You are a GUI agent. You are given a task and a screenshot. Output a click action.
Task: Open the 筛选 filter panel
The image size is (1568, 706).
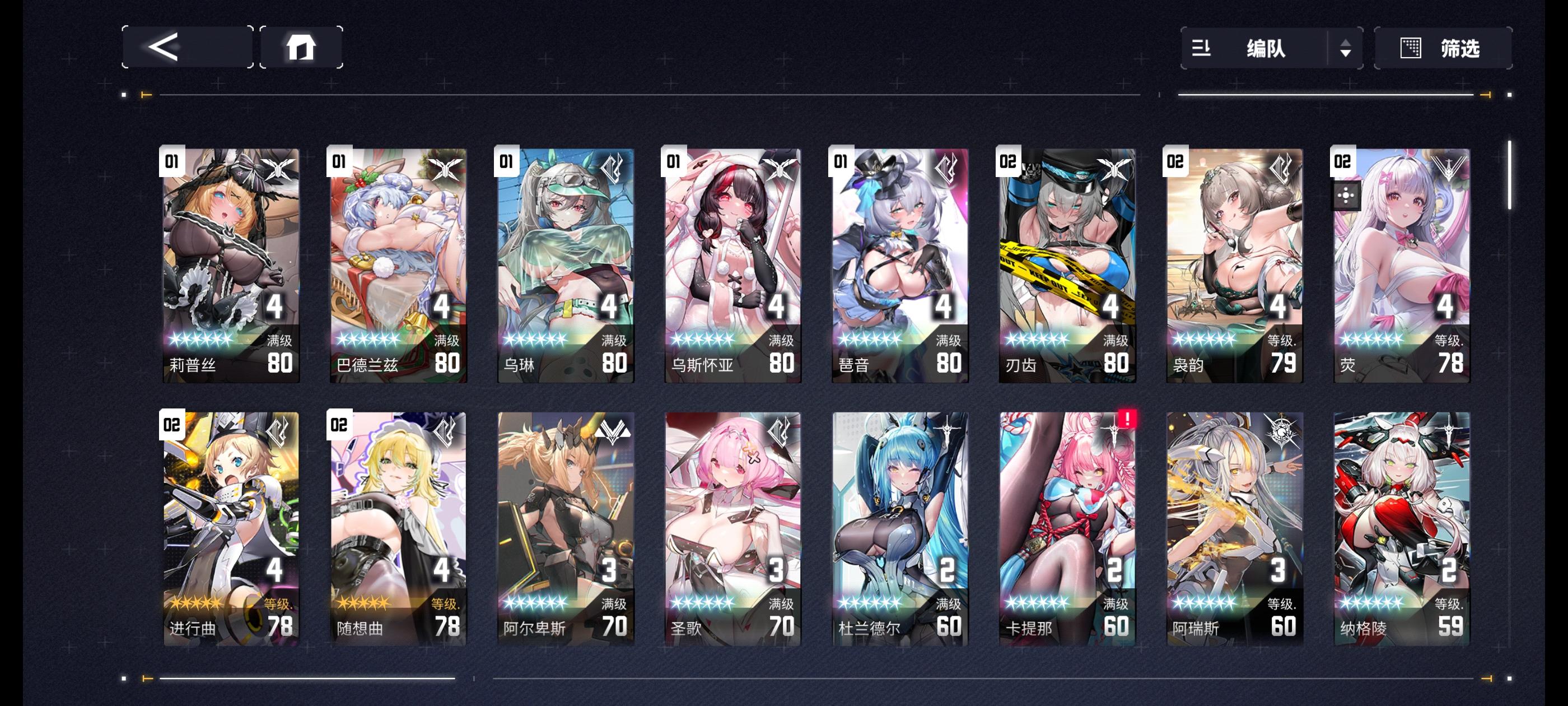pyautogui.click(x=1461, y=48)
